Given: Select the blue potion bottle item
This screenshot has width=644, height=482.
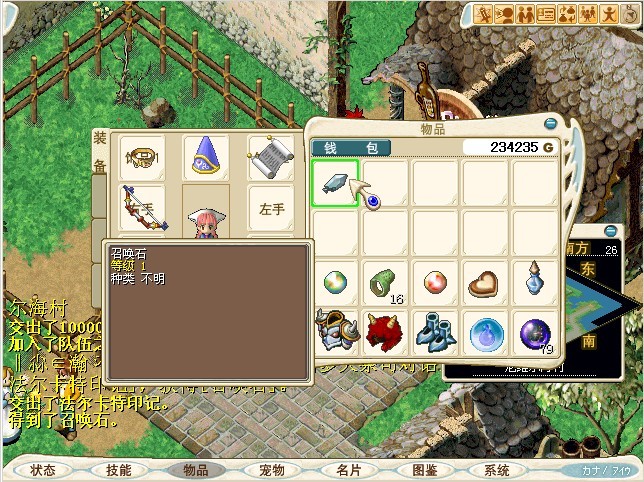Looking at the screenshot, I should (x=535, y=283).
